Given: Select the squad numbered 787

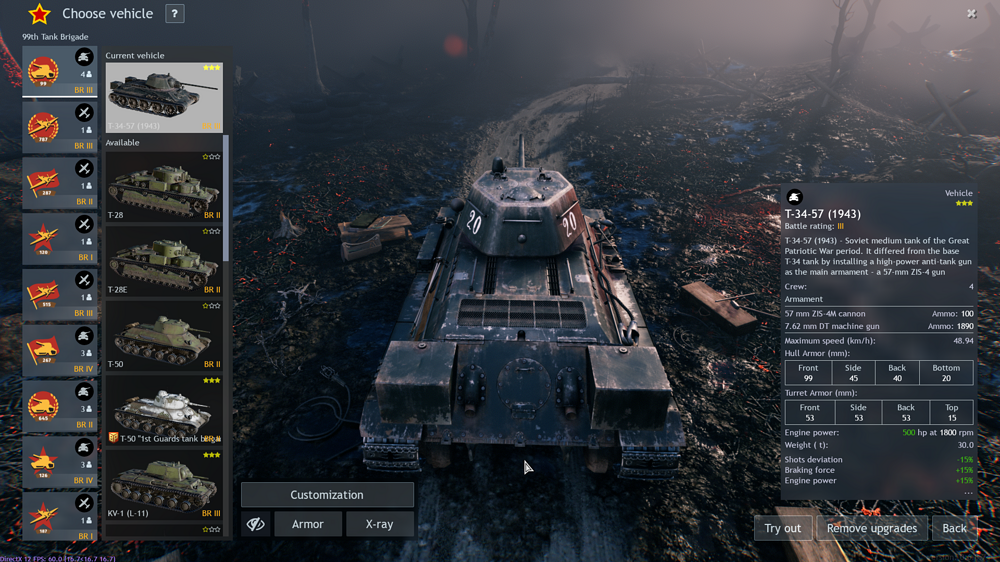Looking at the screenshot, I should 60,128.
